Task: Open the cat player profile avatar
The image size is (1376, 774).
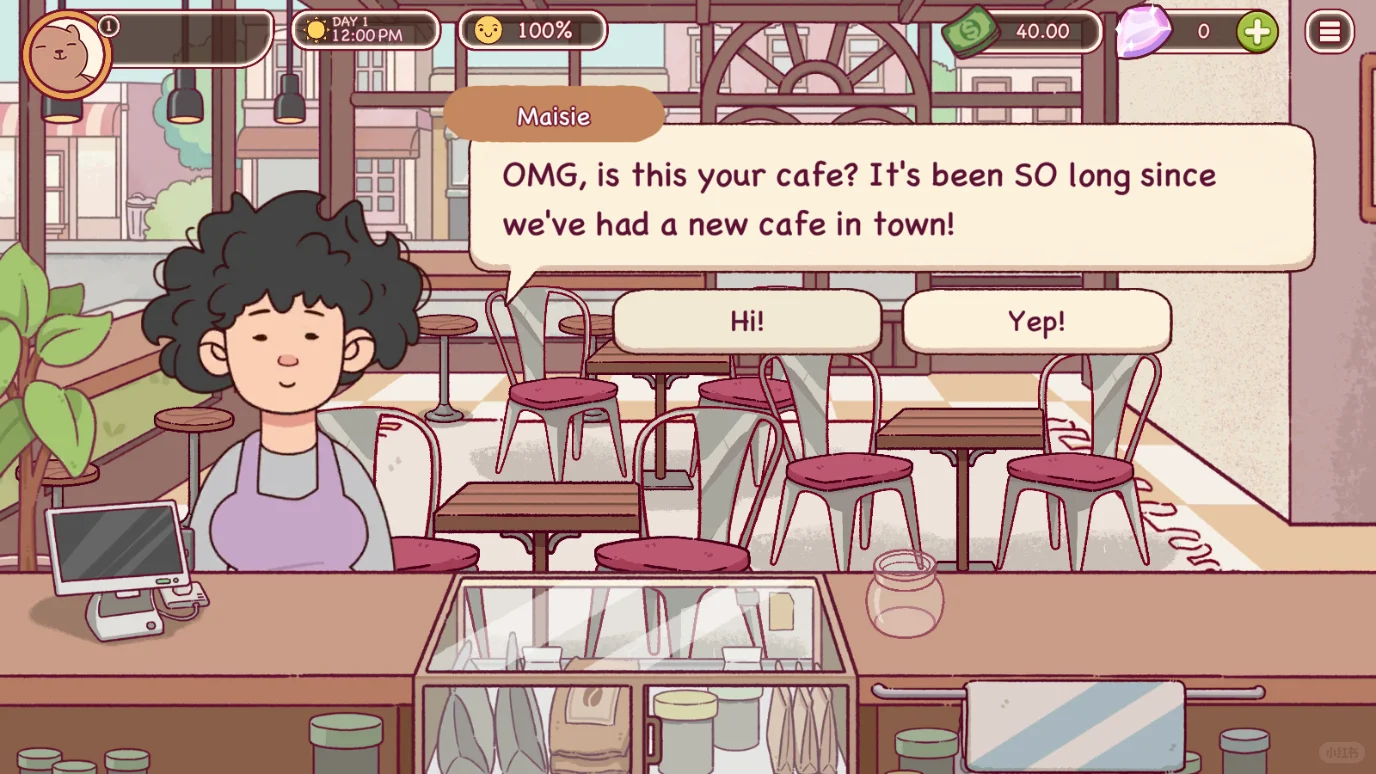Action: coord(66,54)
